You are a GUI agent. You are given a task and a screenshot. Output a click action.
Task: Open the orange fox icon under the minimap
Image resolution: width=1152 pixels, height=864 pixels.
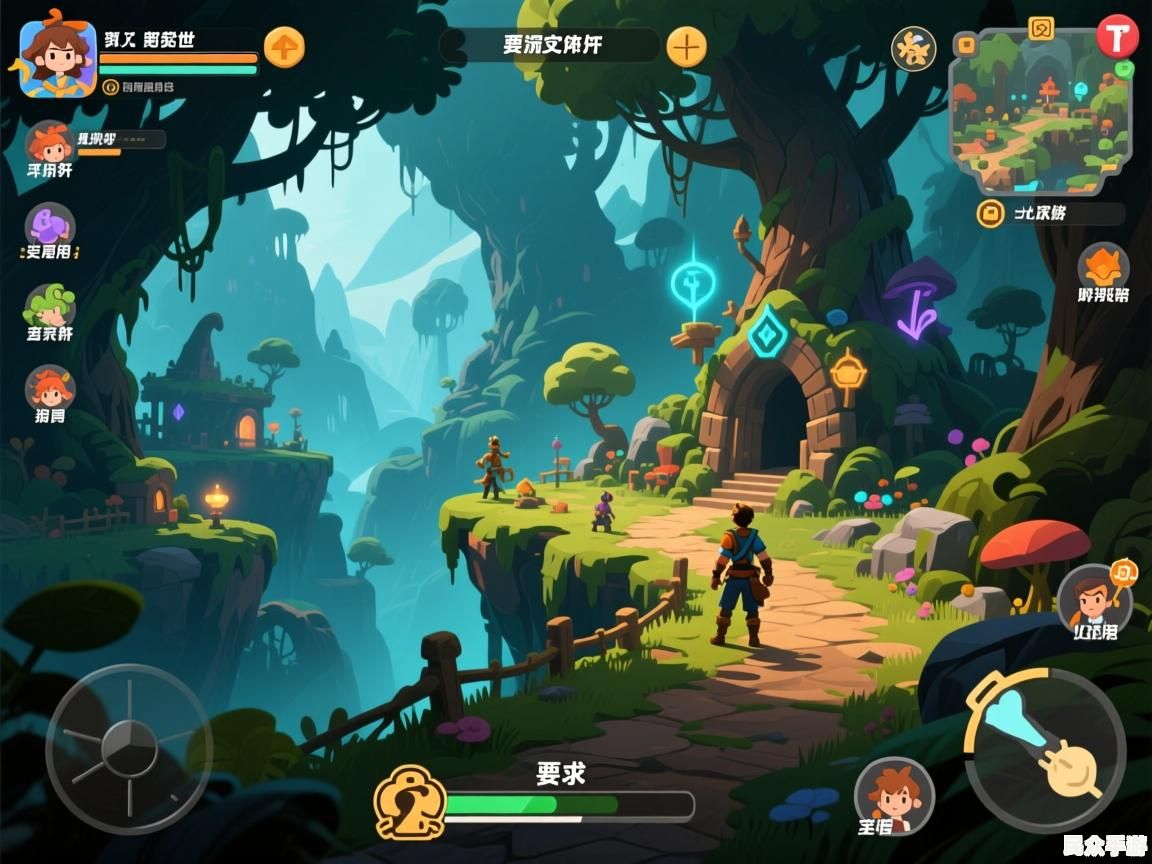point(1103,266)
